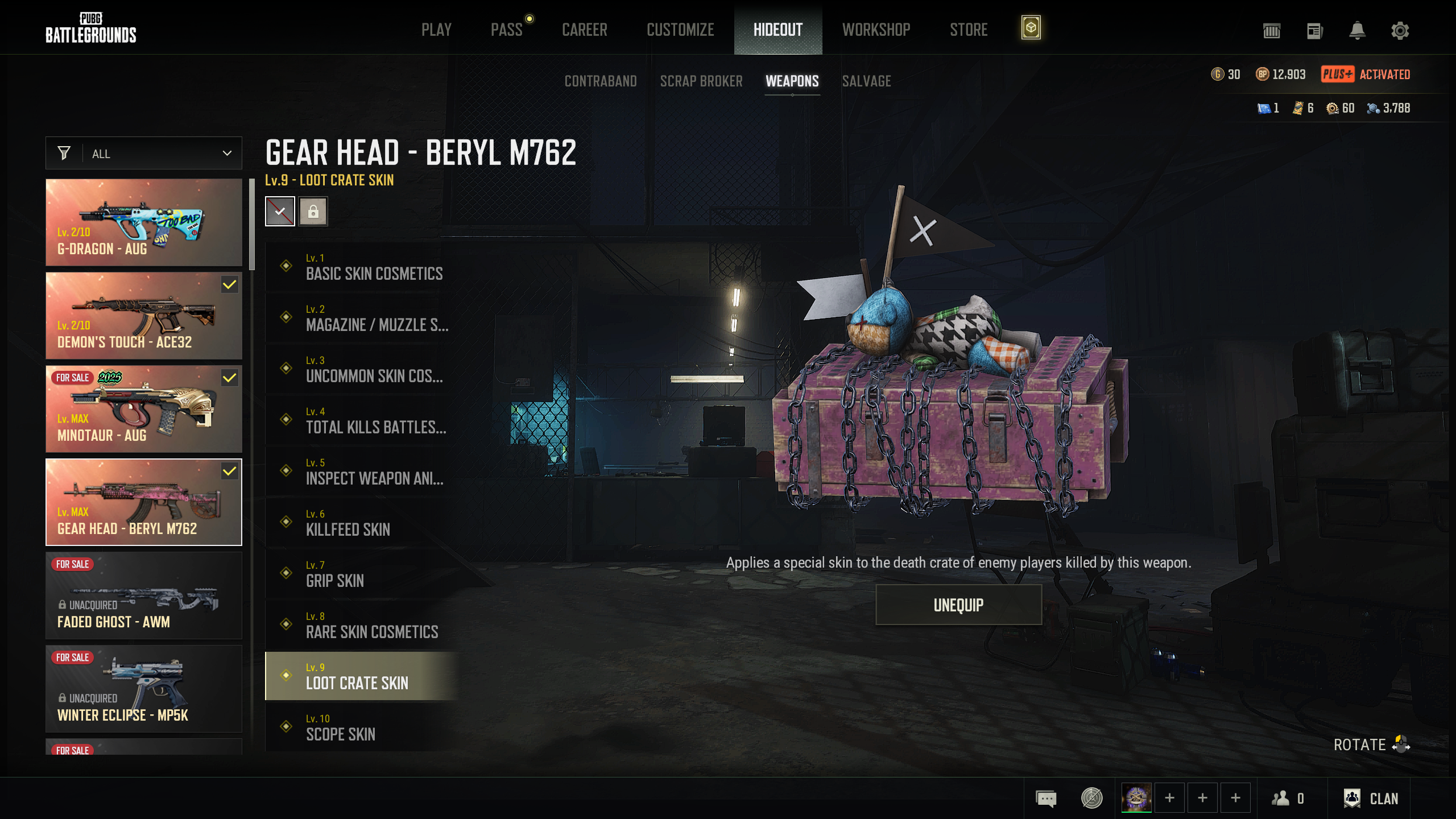Choose the Demon's Touch ACE32 card
The width and height of the screenshot is (1456, 819).
[x=144, y=316]
